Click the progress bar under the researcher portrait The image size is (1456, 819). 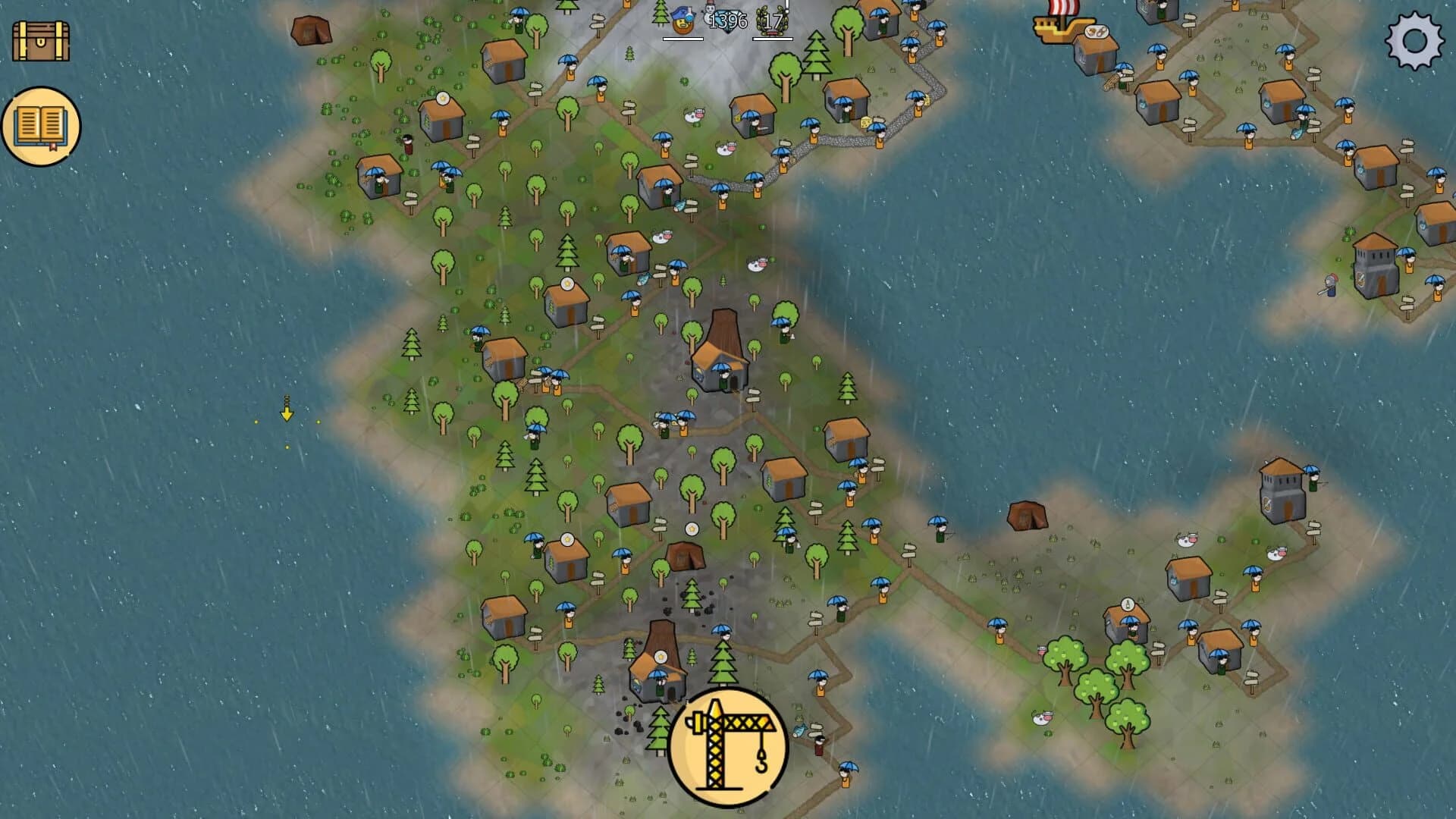(x=682, y=41)
